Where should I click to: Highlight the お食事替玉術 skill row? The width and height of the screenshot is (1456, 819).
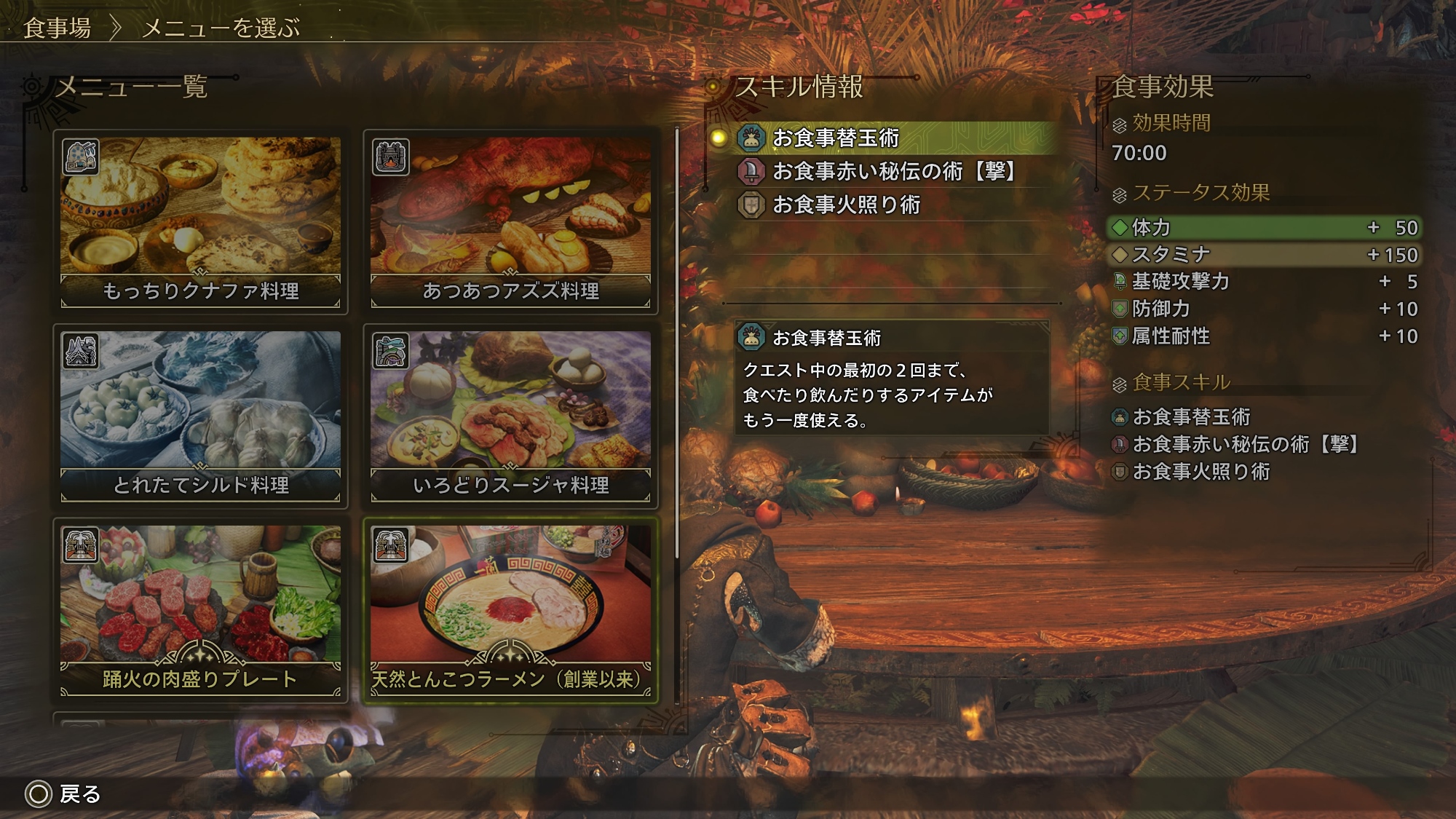[885, 138]
